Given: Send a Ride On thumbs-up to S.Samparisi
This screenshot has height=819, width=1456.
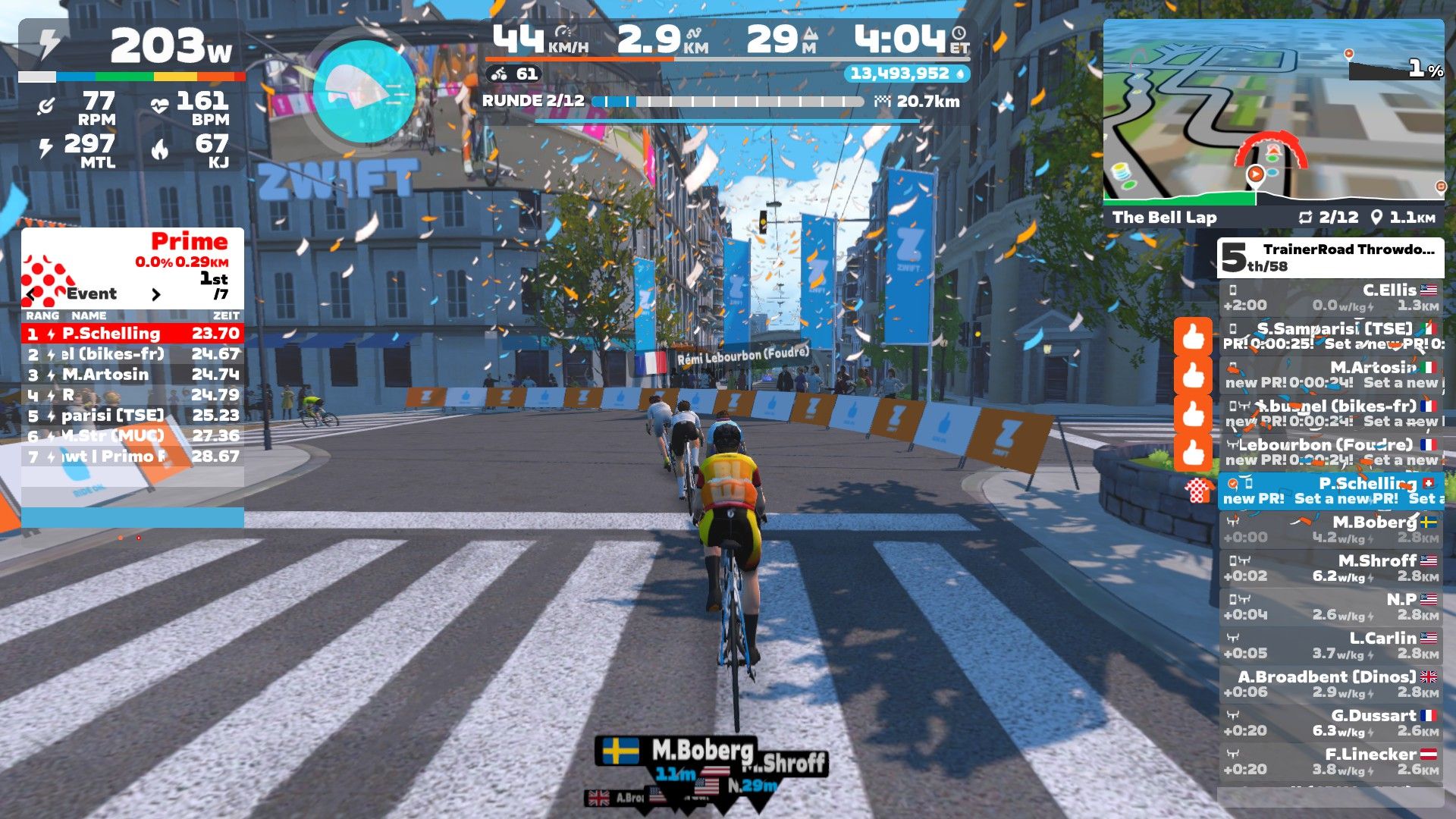Looking at the screenshot, I should coord(1193,337).
